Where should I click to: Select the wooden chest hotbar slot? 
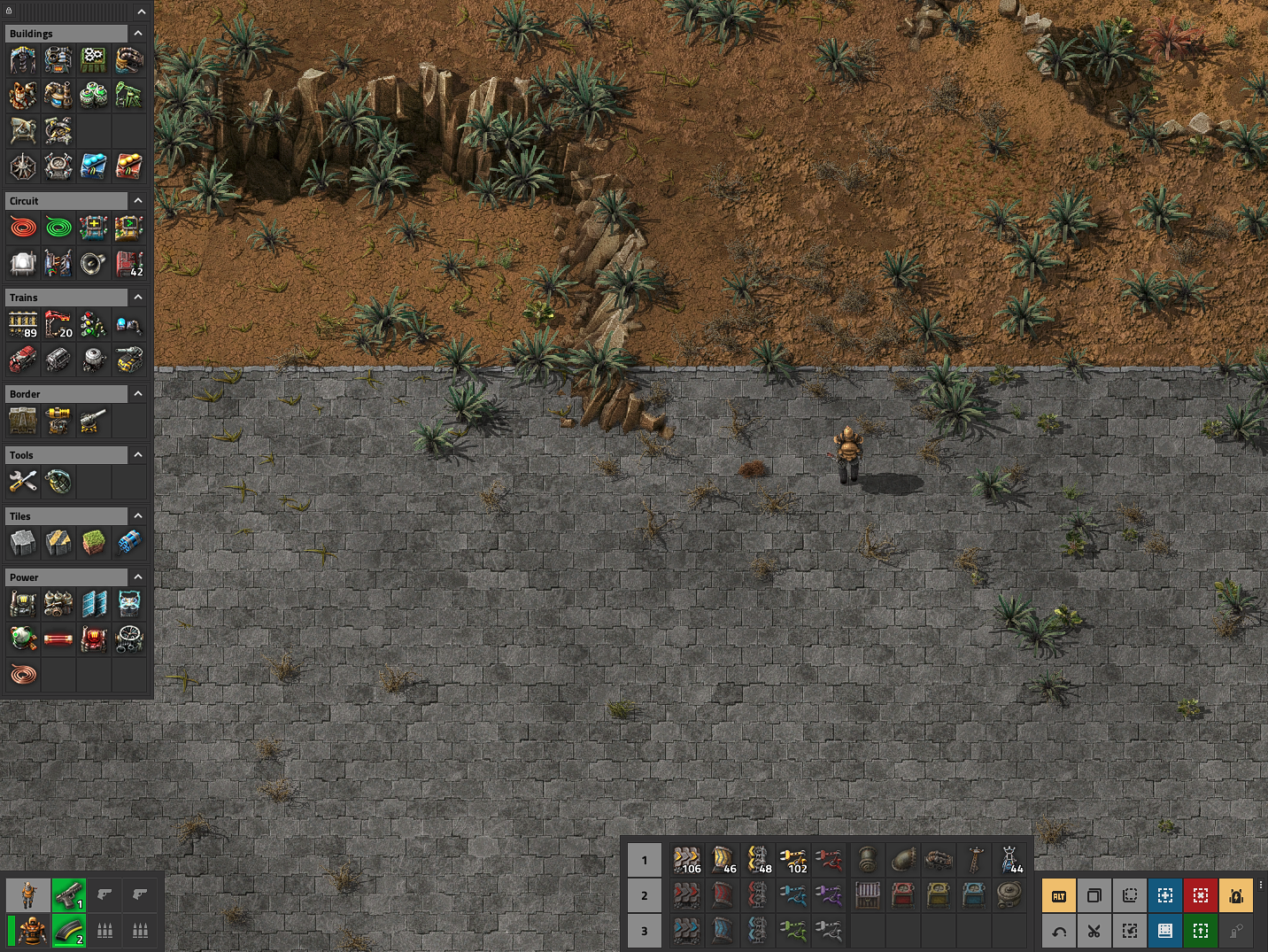(x=868, y=895)
